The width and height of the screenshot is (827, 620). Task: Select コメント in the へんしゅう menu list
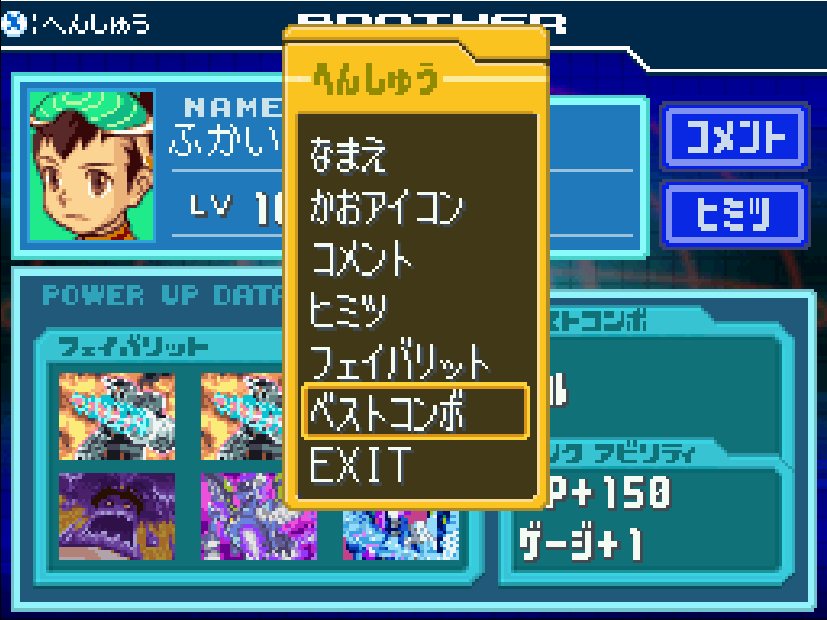click(x=362, y=259)
